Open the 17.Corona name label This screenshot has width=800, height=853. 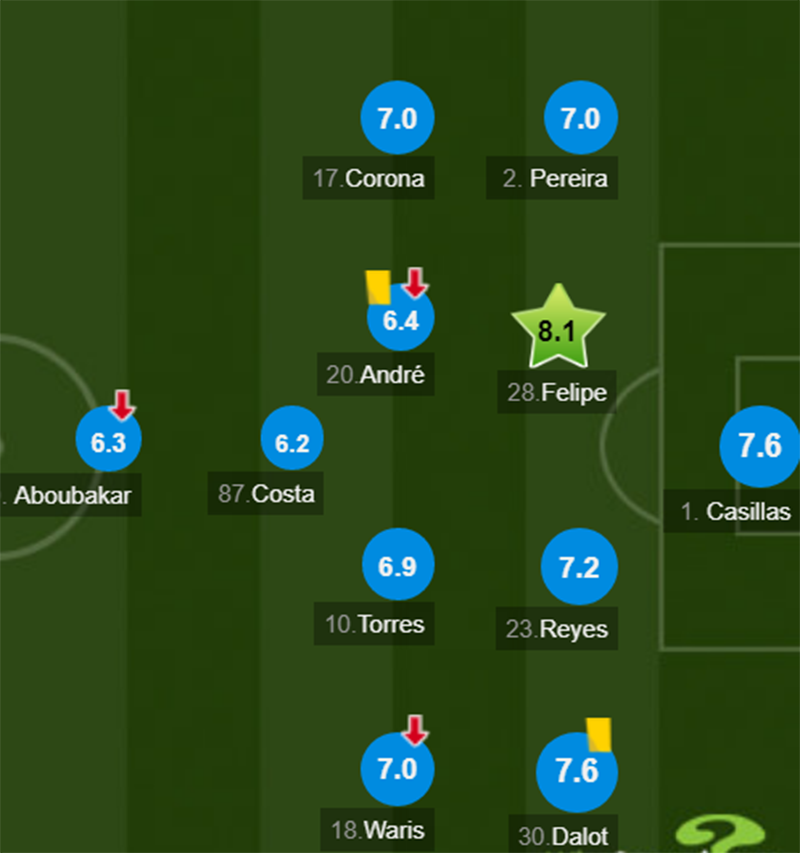[x=369, y=179]
